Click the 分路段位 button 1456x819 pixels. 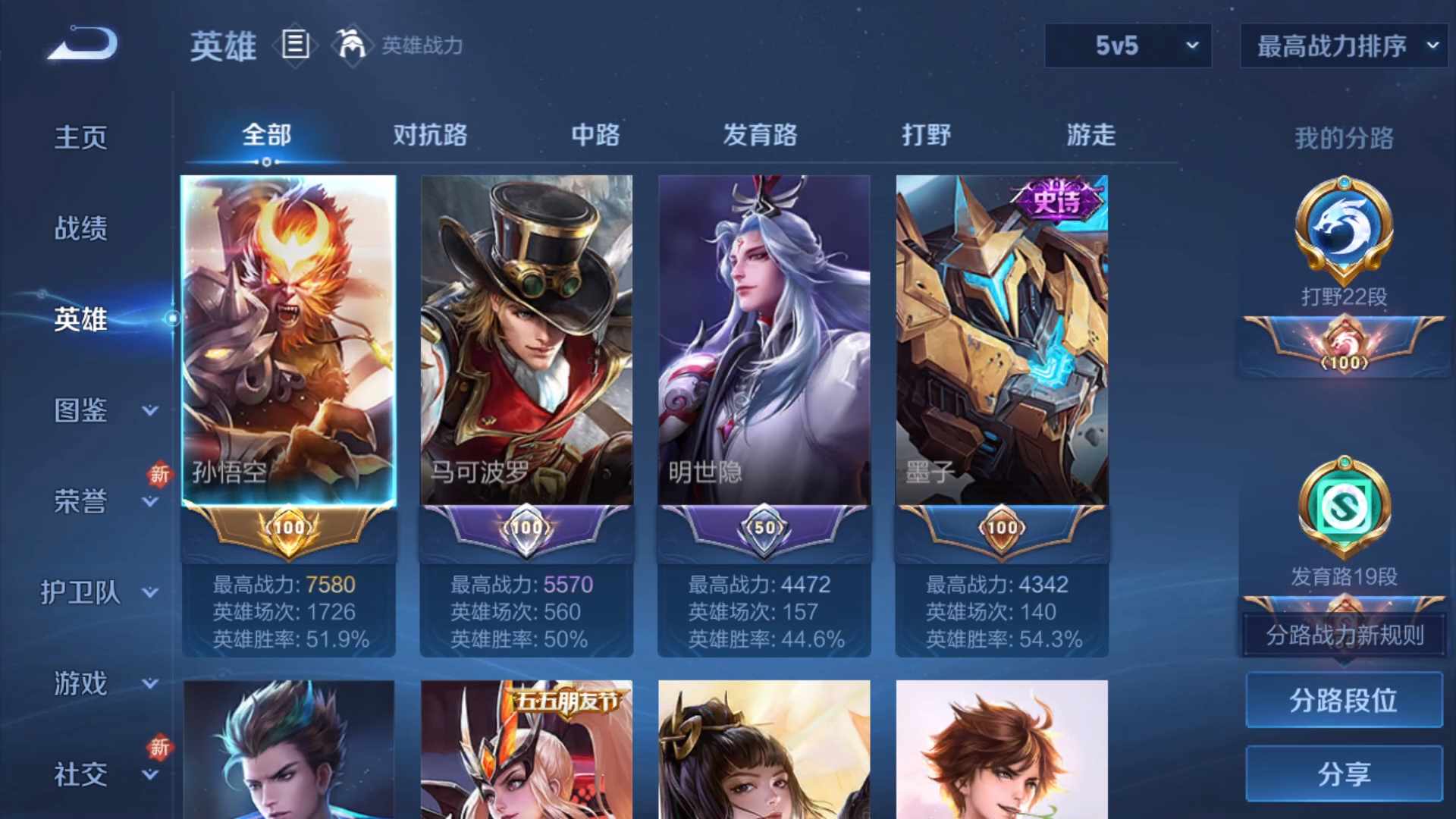[1341, 700]
